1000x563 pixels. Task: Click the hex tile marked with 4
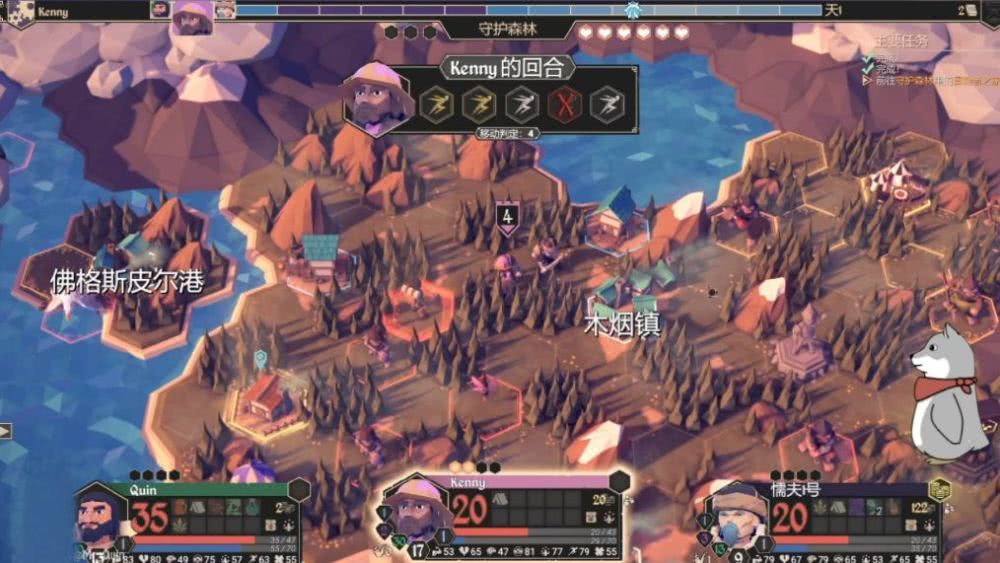coord(508,216)
